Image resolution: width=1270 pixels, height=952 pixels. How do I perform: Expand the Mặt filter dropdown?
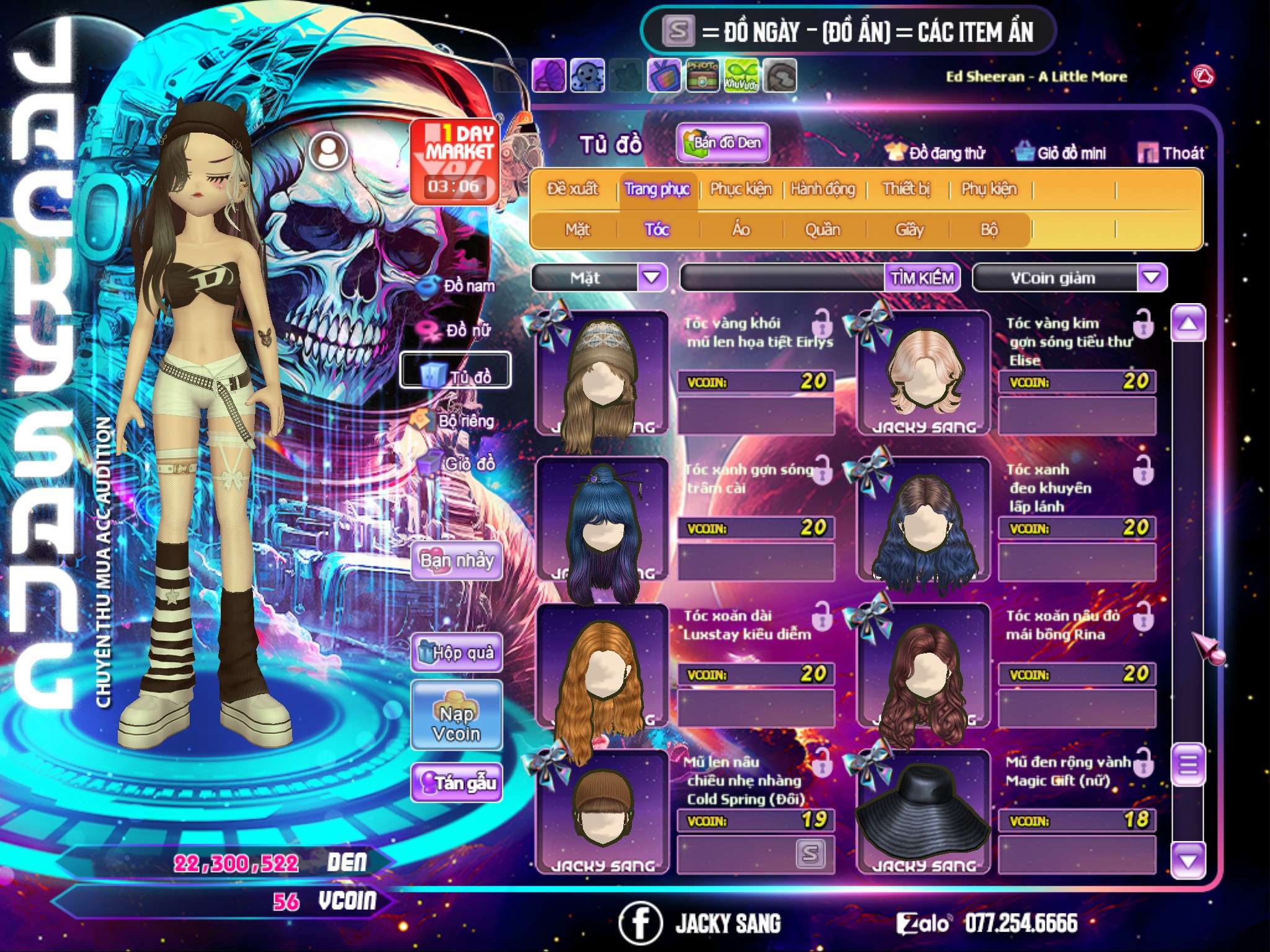point(652,278)
